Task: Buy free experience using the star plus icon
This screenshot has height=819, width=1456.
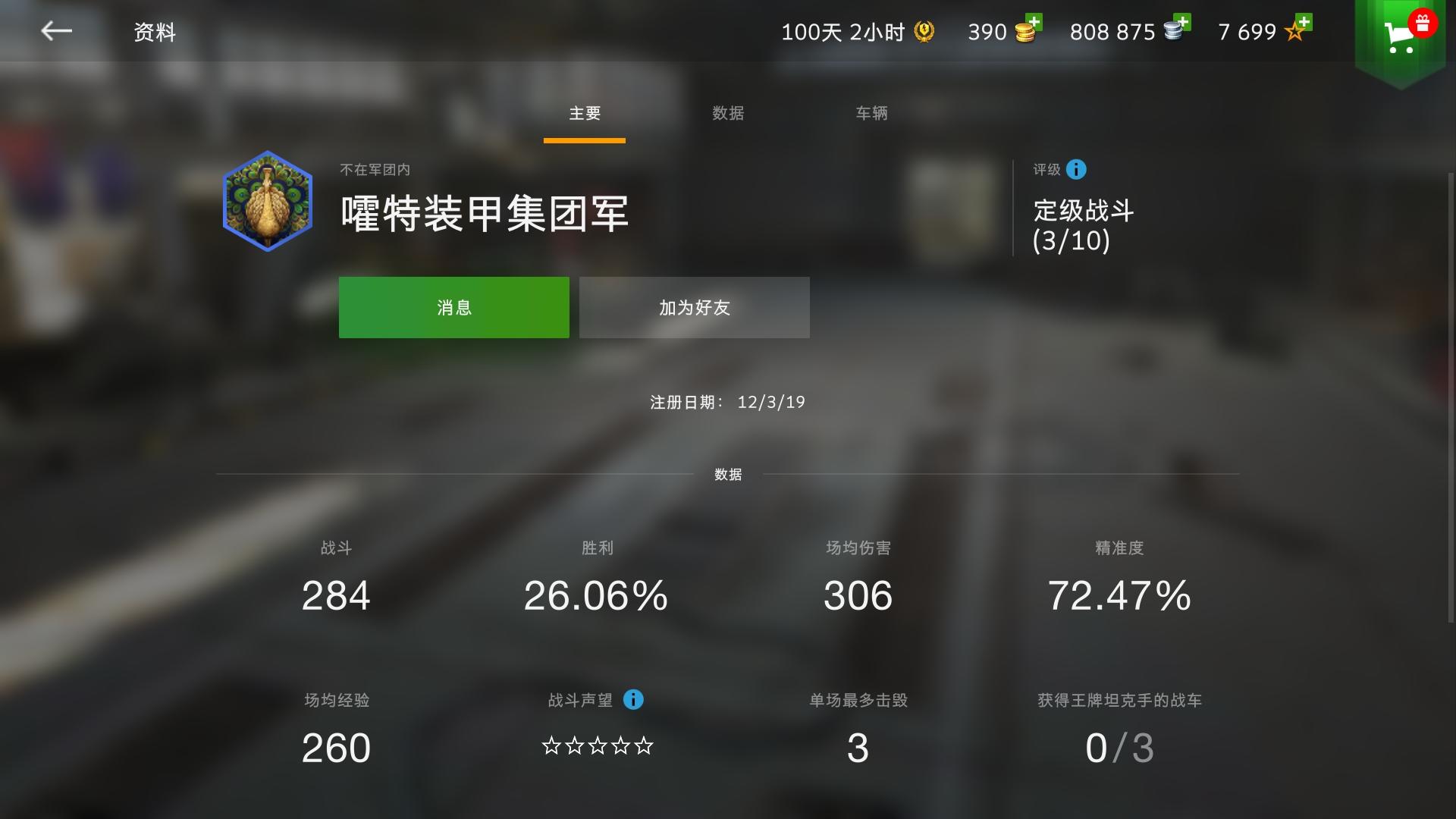Action: click(1304, 23)
